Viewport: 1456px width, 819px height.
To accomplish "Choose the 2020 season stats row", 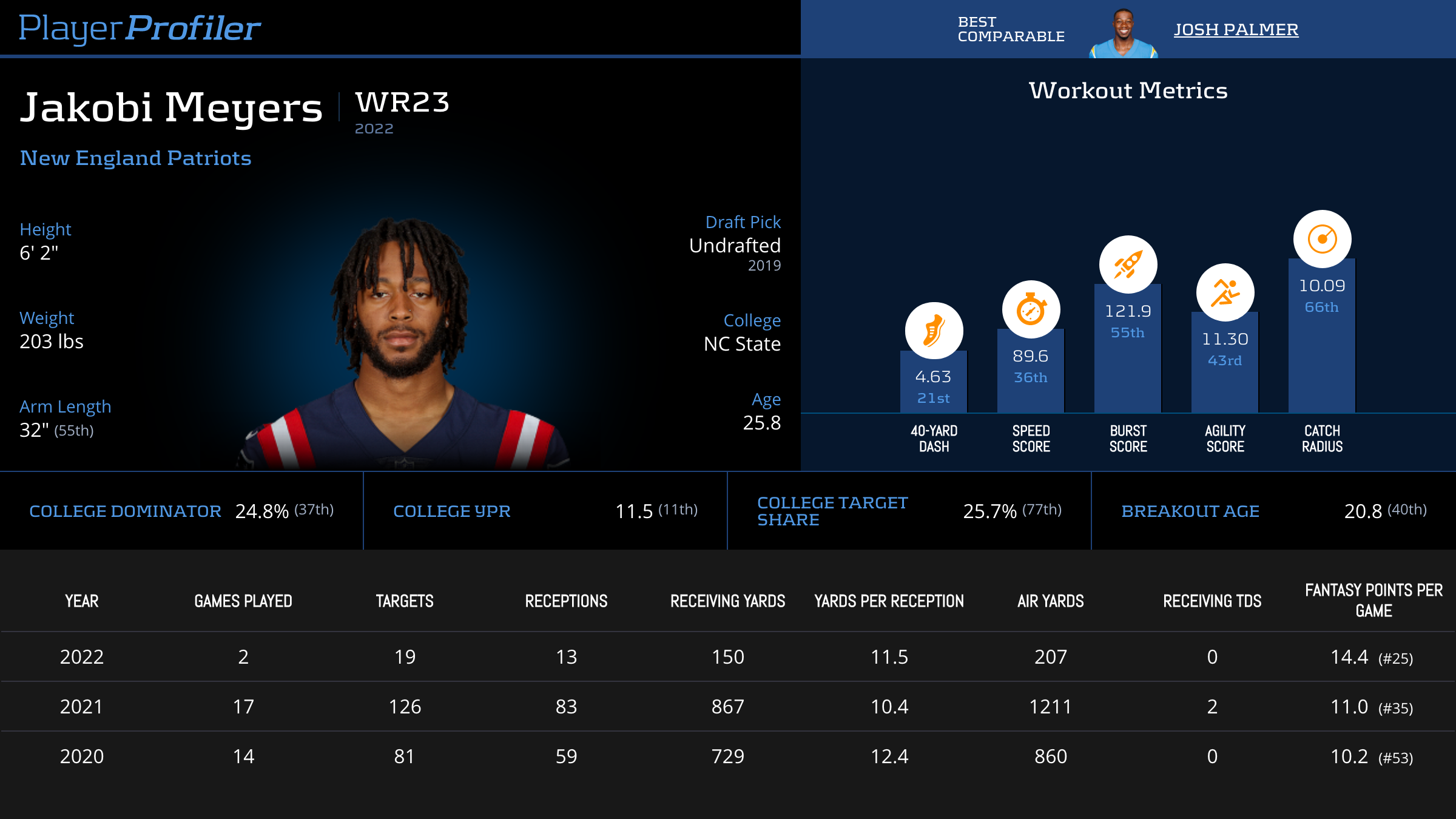I will coord(728,757).
